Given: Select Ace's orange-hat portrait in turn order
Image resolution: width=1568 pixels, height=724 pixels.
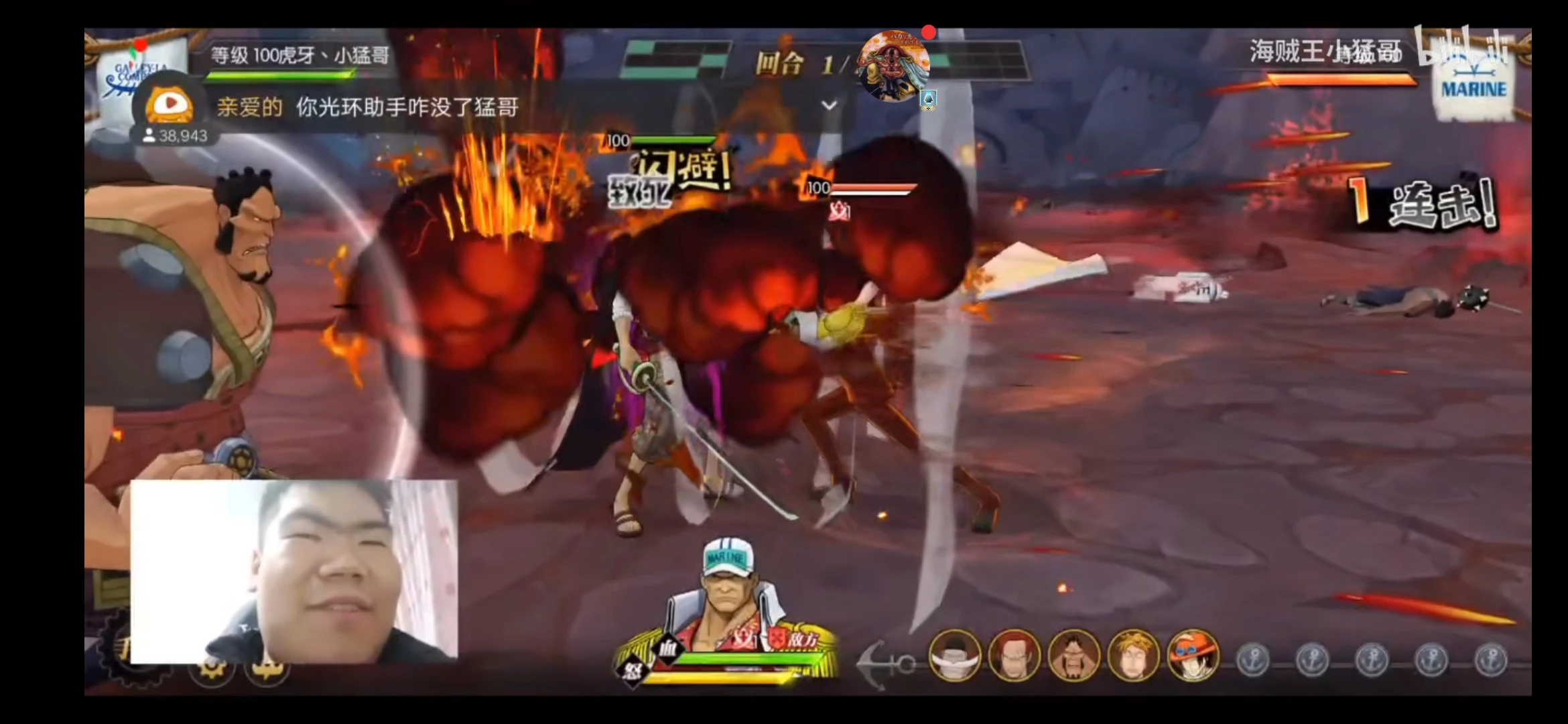Looking at the screenshot, I should [x=1193, y=656].
